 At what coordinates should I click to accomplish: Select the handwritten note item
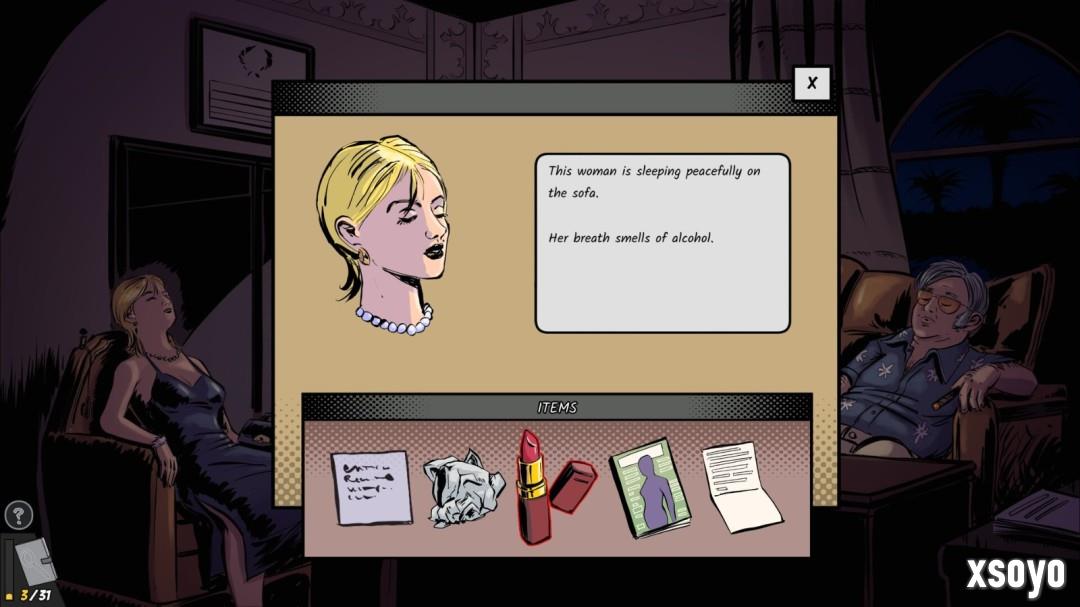coord(371,488)
